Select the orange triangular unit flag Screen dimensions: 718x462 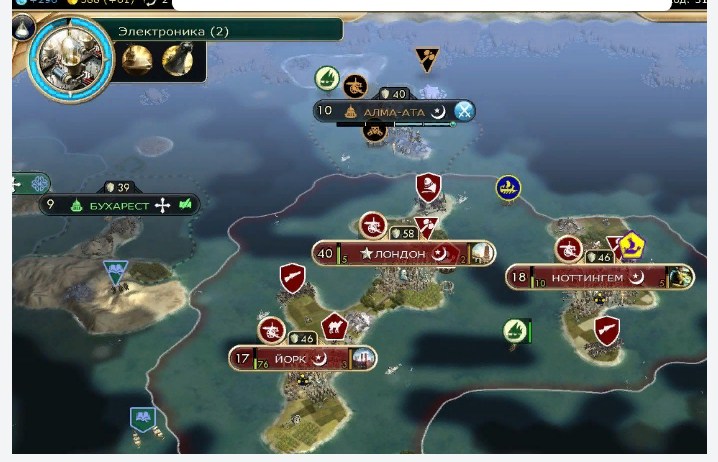[427, 60]
